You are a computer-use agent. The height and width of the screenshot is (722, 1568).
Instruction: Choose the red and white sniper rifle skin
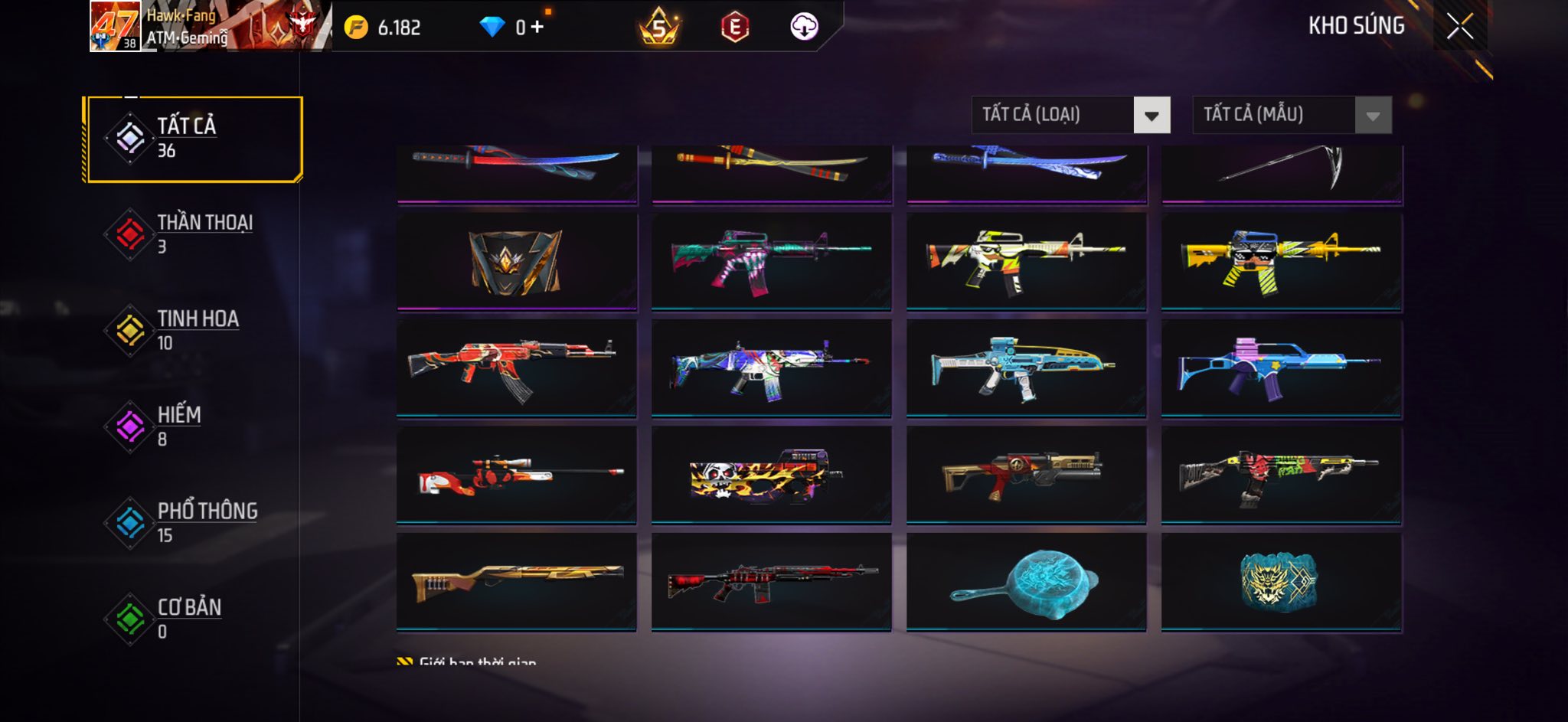tap(517, 475)
